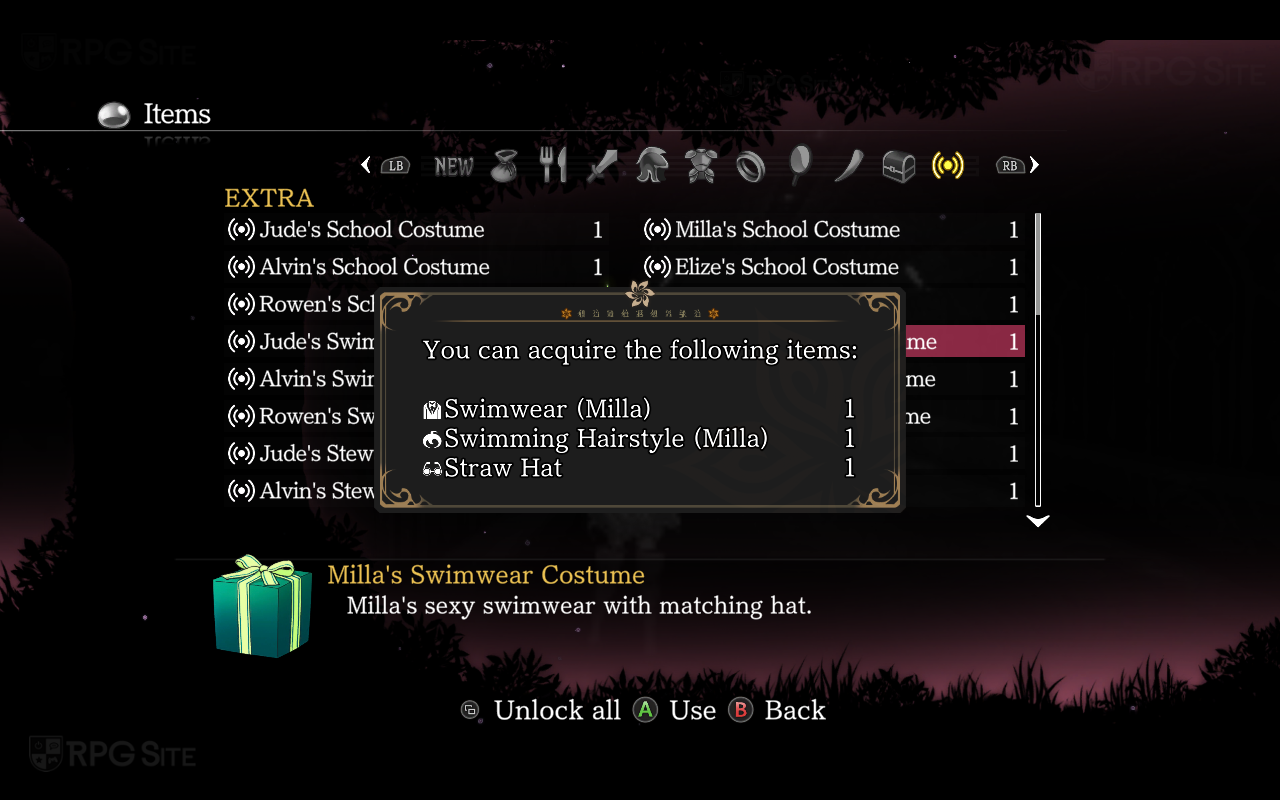Click the list's down scroll arrow
Image resolution: width=1280 pixels, height=800 pixels.
(1038, 521)
